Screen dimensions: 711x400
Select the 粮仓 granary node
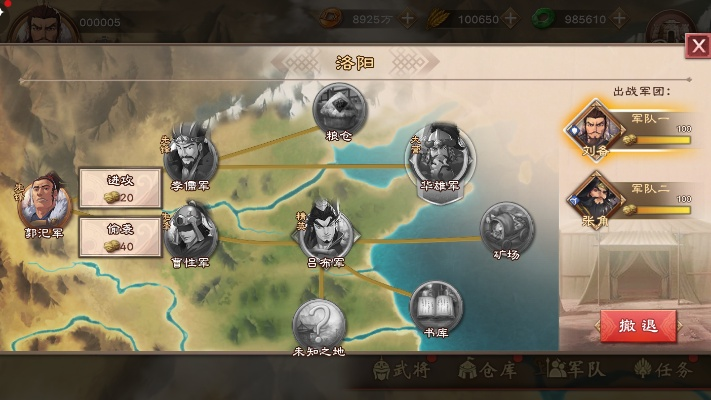click(x=339, y=107)
